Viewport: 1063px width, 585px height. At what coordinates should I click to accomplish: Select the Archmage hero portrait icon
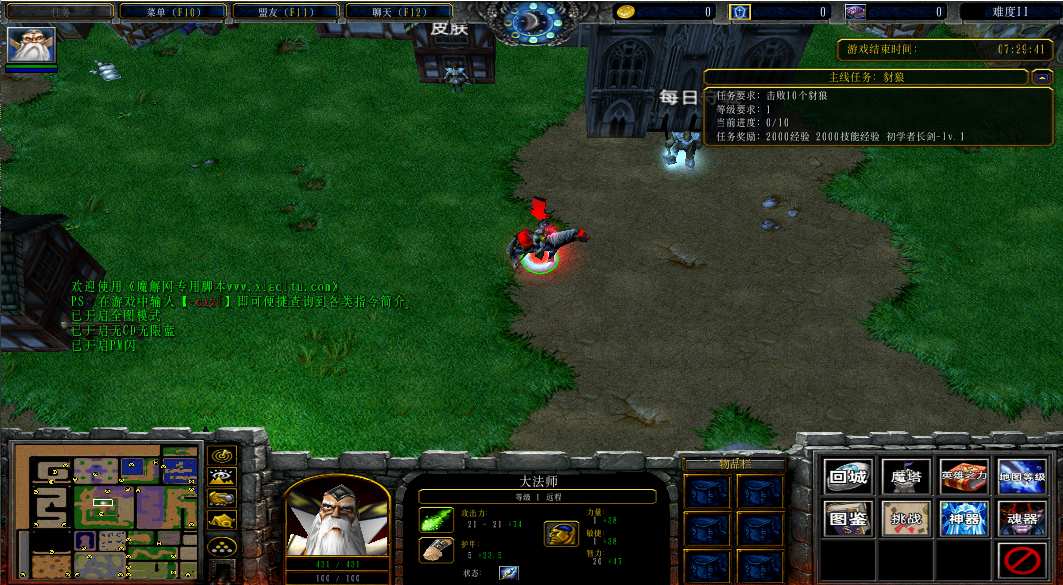[x=31, y=46]
